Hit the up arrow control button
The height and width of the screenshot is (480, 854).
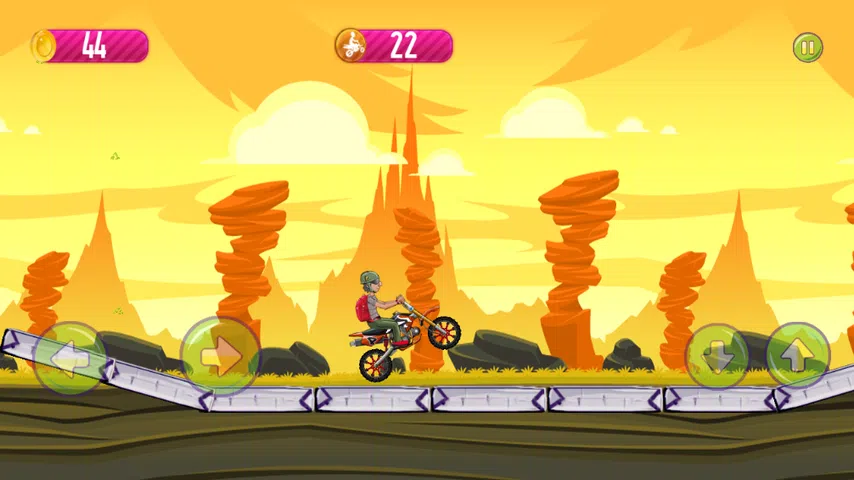[x=798, y=355]
